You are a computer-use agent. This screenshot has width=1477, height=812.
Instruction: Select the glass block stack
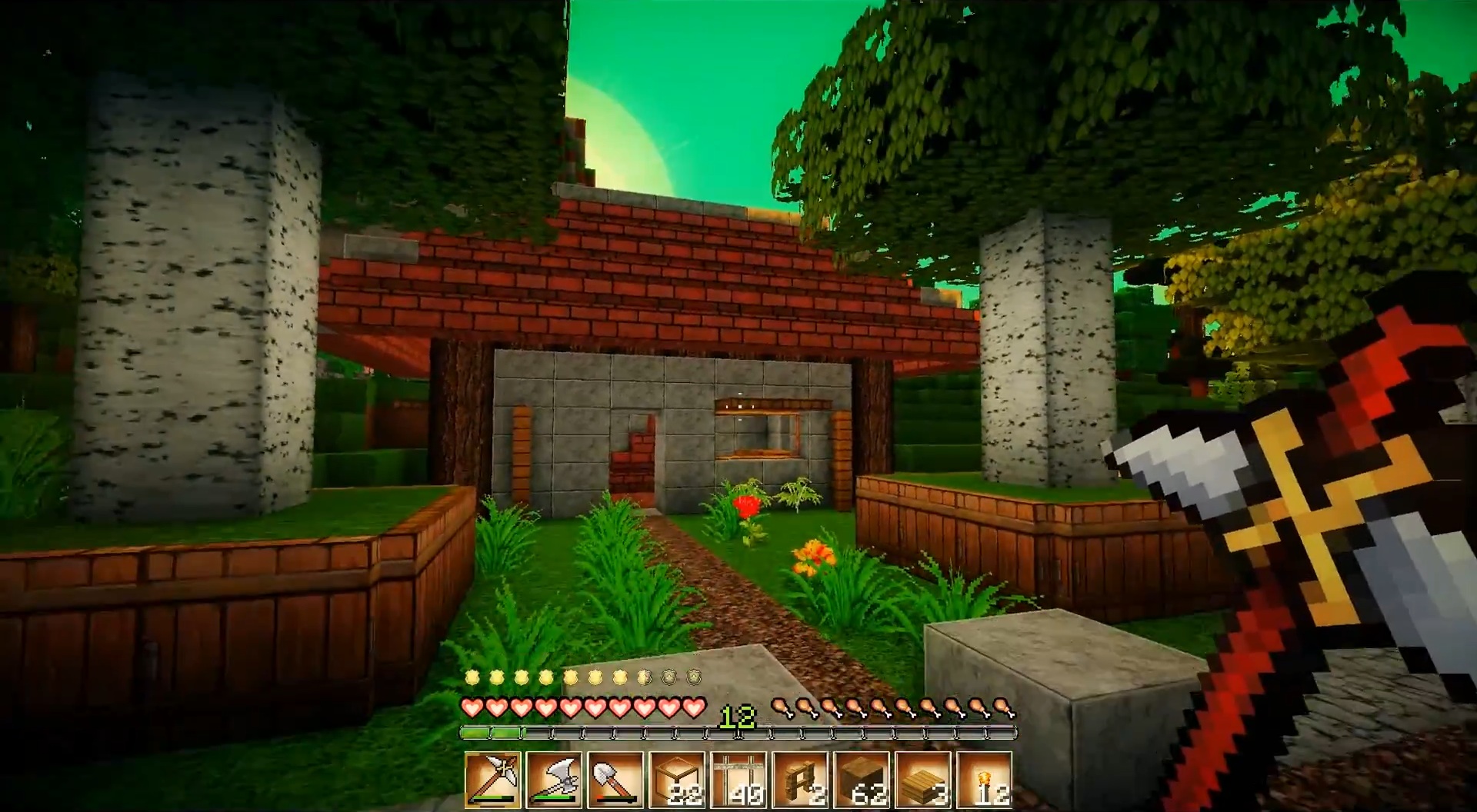point(677,780)
